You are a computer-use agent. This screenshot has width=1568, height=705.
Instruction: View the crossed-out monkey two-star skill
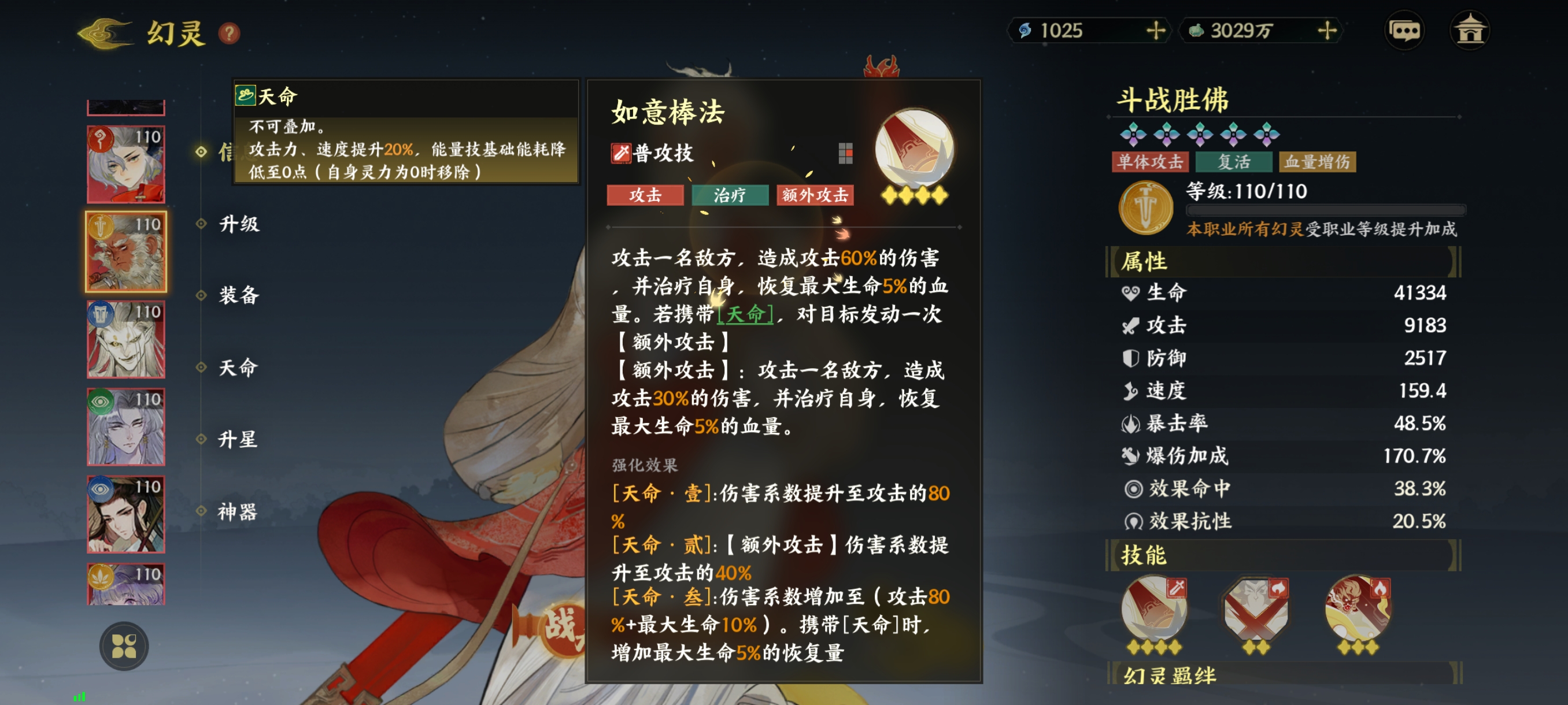tap(1255, 611)
